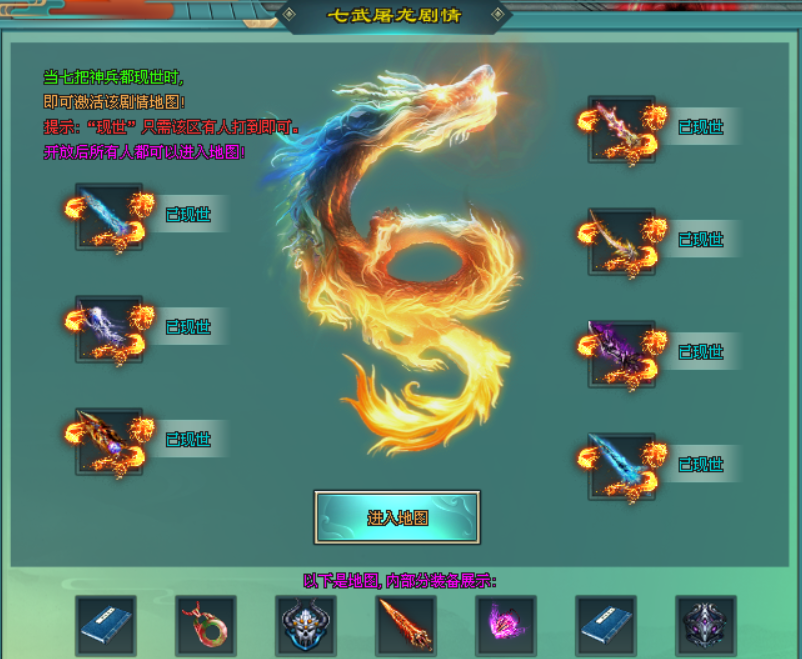802x659 pixels.
Task: Inspect the fiery red spike weapon preview
Action: (406, 626)
